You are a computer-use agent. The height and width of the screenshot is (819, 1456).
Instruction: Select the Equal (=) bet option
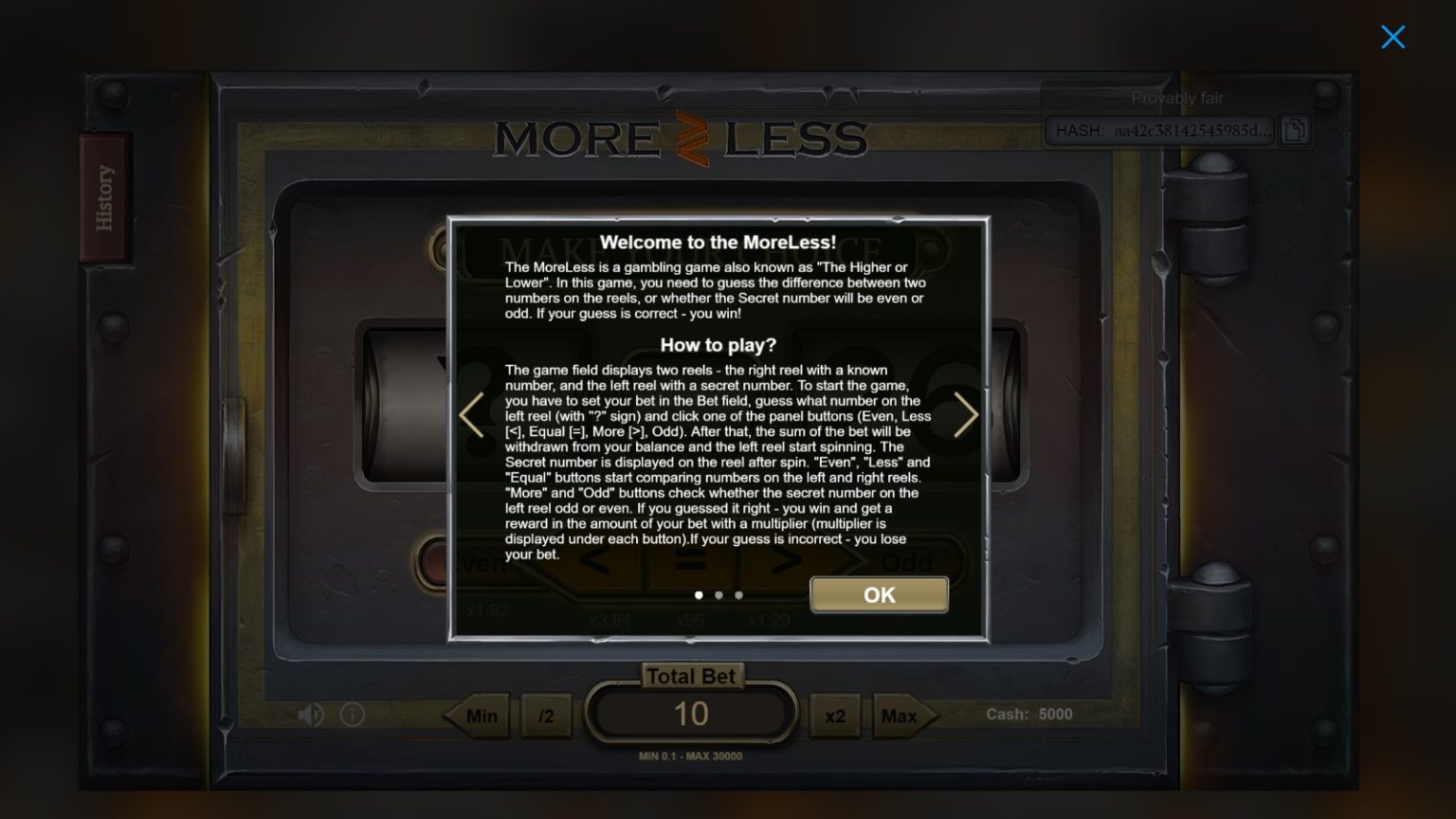(690, 561)
